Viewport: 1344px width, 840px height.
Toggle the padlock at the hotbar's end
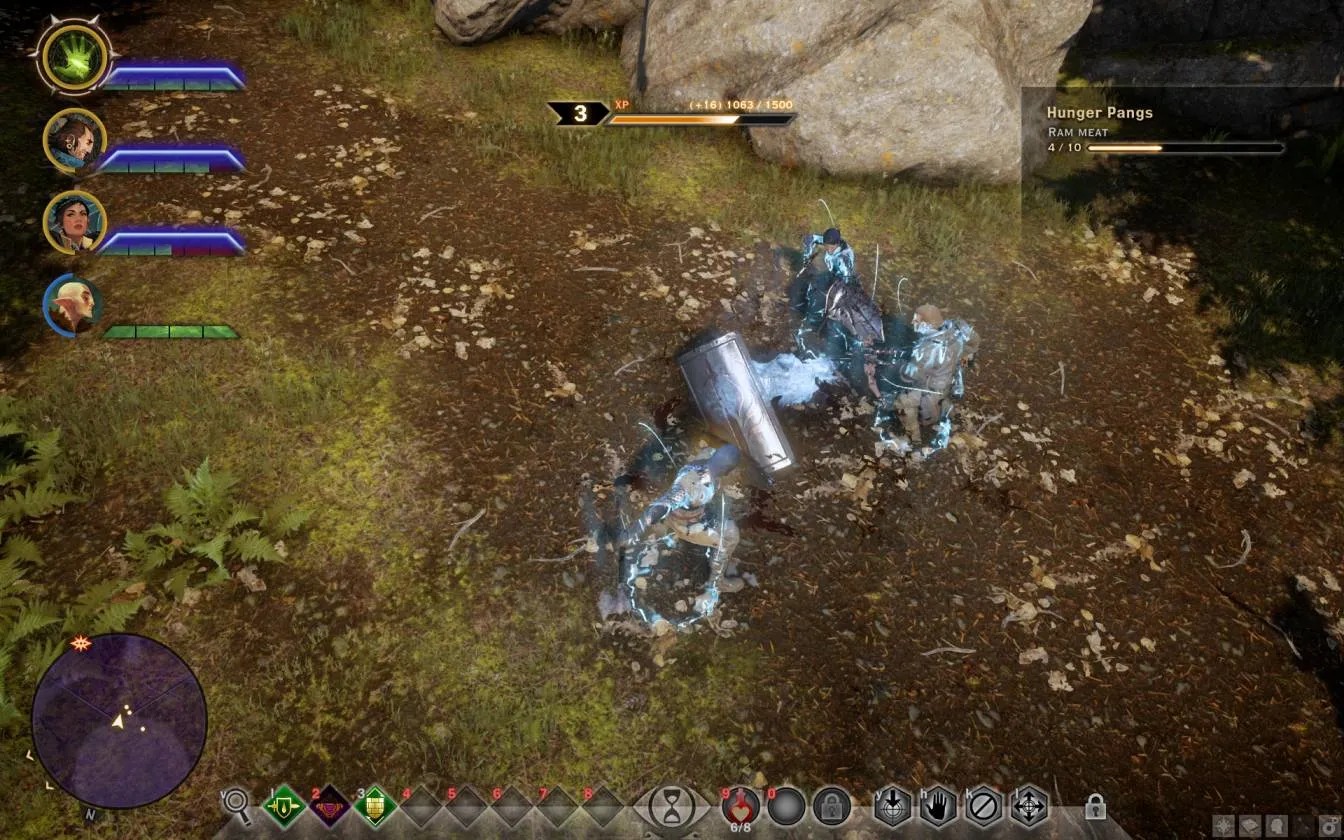[1095, 806]
